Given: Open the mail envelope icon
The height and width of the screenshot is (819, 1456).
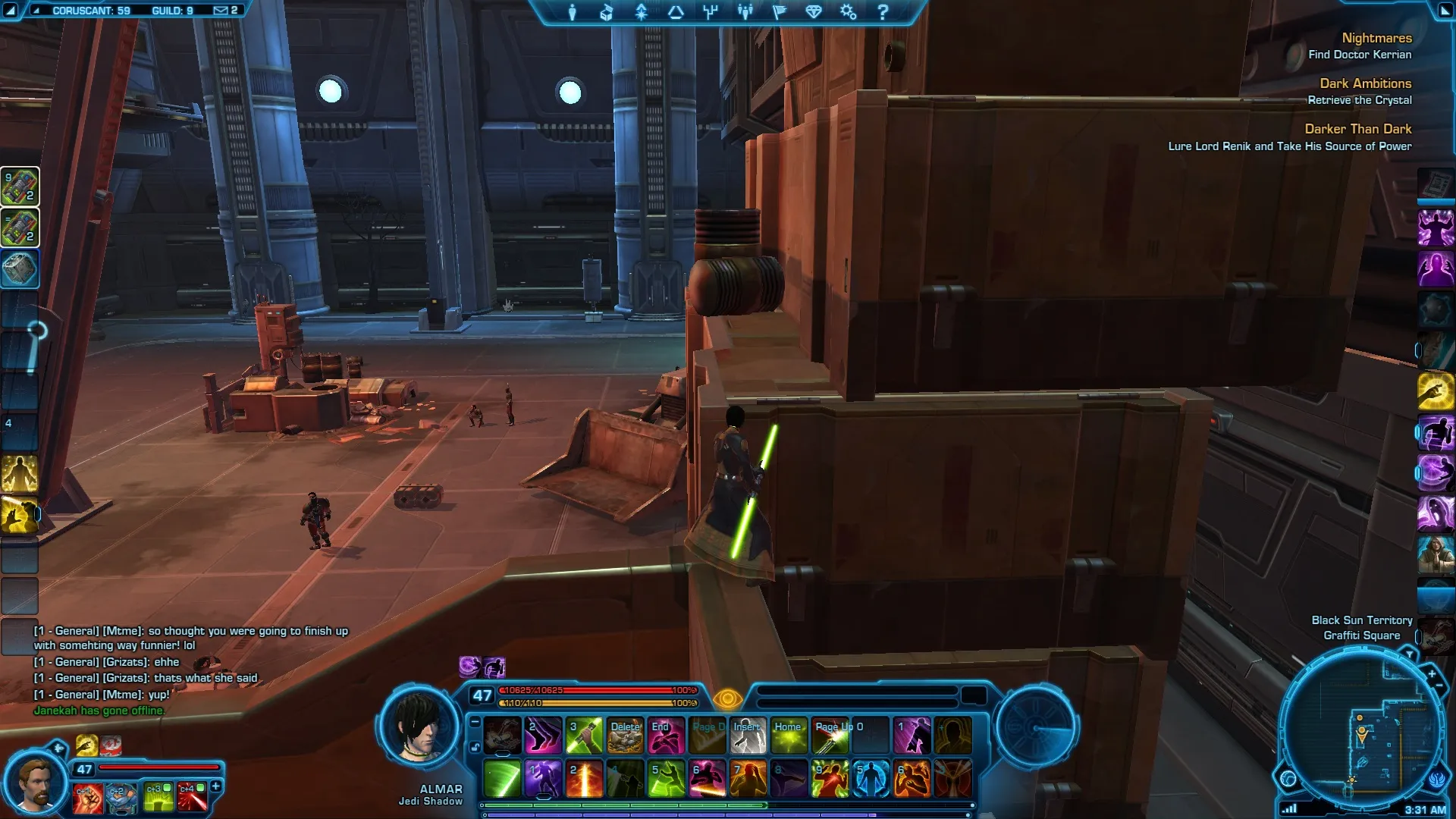Looking at the screenshot, I should coord(221,11).
